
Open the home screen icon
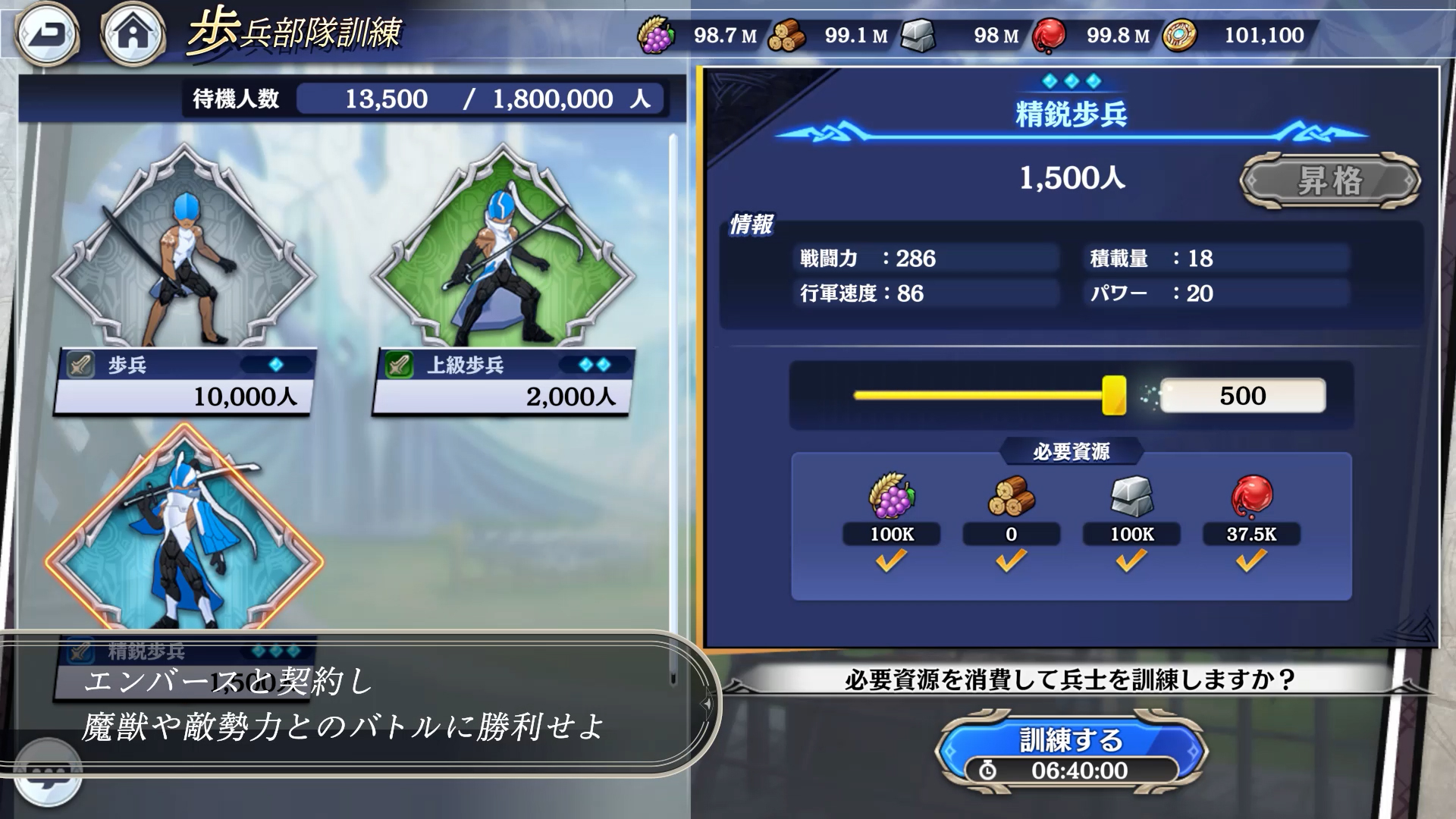[x=133, y=32]
